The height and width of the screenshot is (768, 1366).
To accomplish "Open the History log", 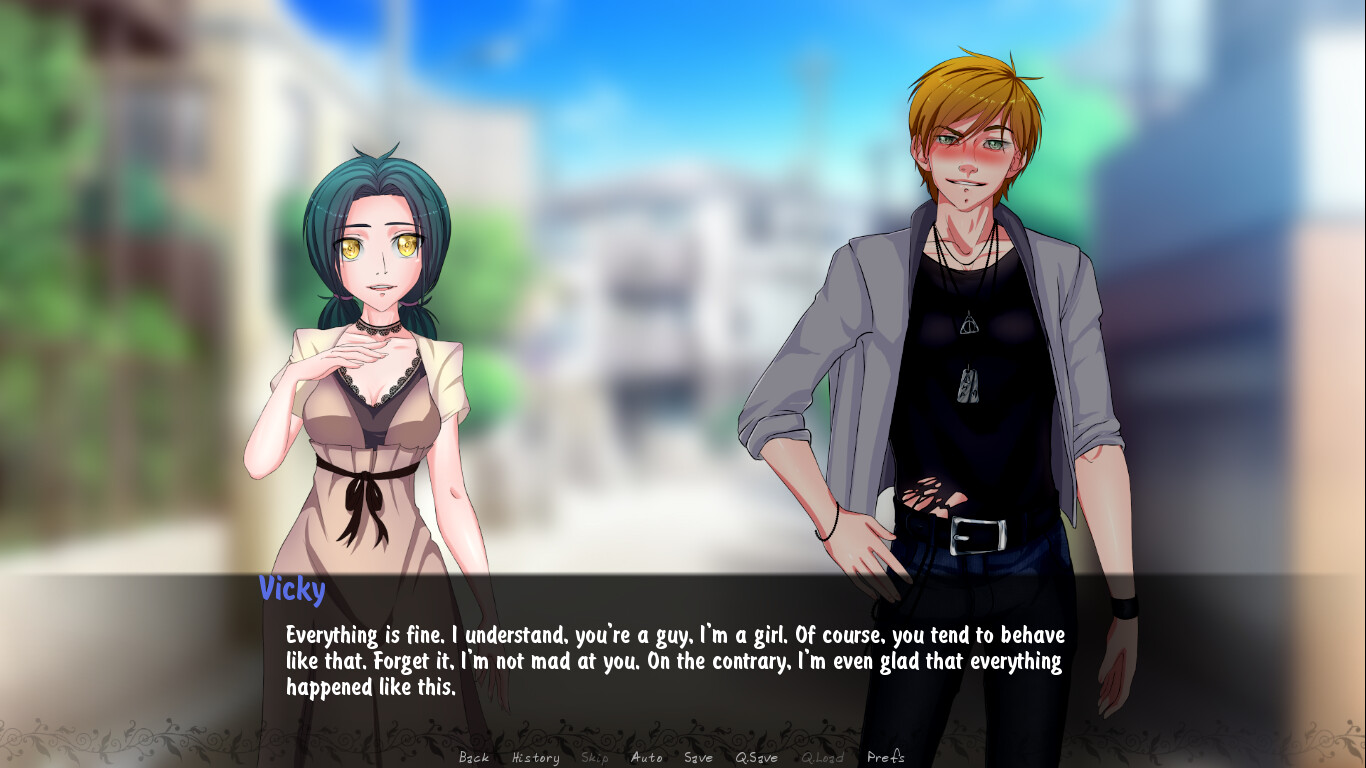I will coord(536,758).
